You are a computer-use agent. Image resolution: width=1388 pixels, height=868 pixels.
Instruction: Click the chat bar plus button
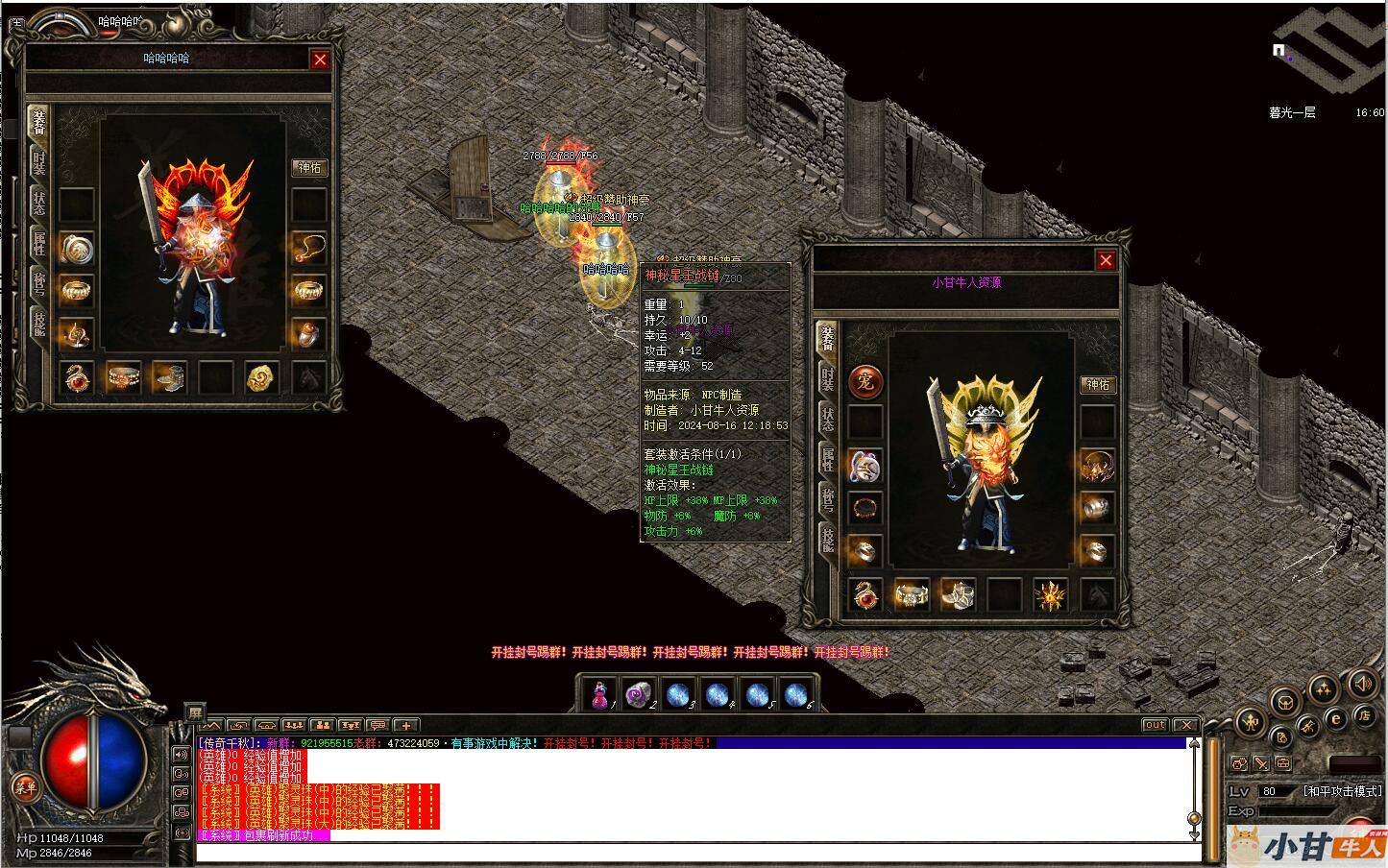[405, 725]
